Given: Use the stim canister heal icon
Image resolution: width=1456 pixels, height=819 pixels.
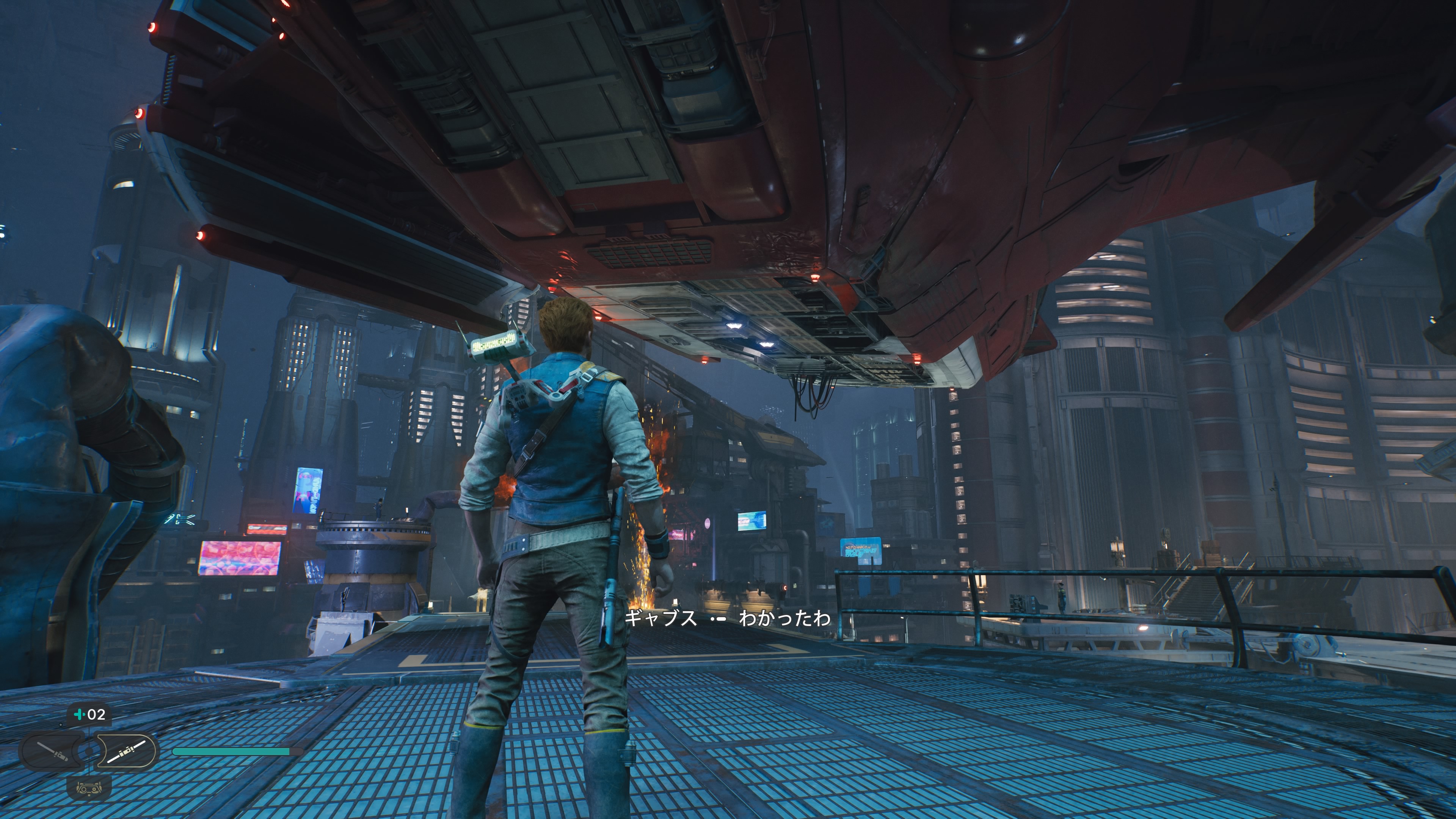Looking at the screenshot, I should coord(89,714).
